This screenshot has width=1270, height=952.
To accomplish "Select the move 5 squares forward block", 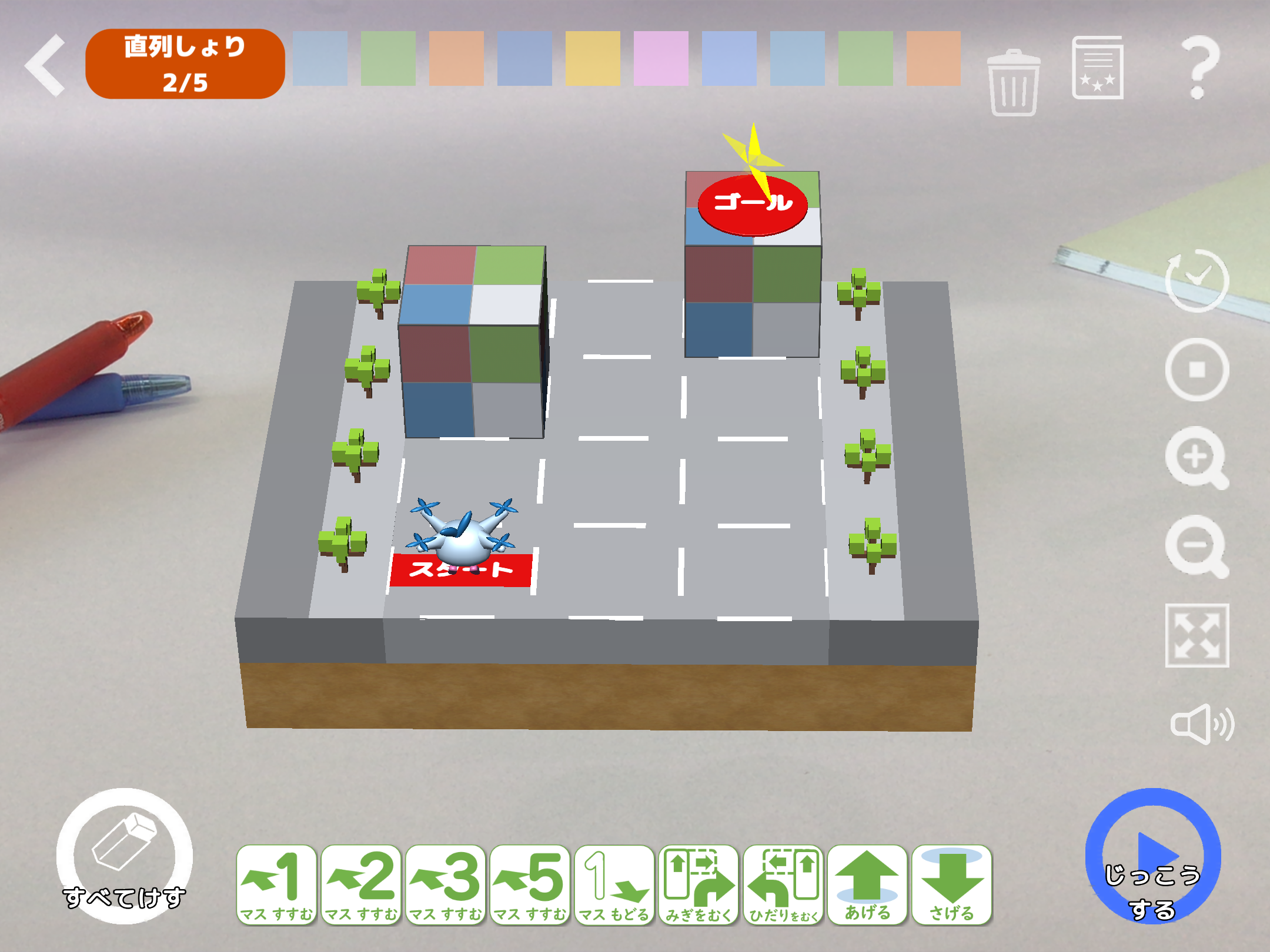I will [x=530, y=886].
